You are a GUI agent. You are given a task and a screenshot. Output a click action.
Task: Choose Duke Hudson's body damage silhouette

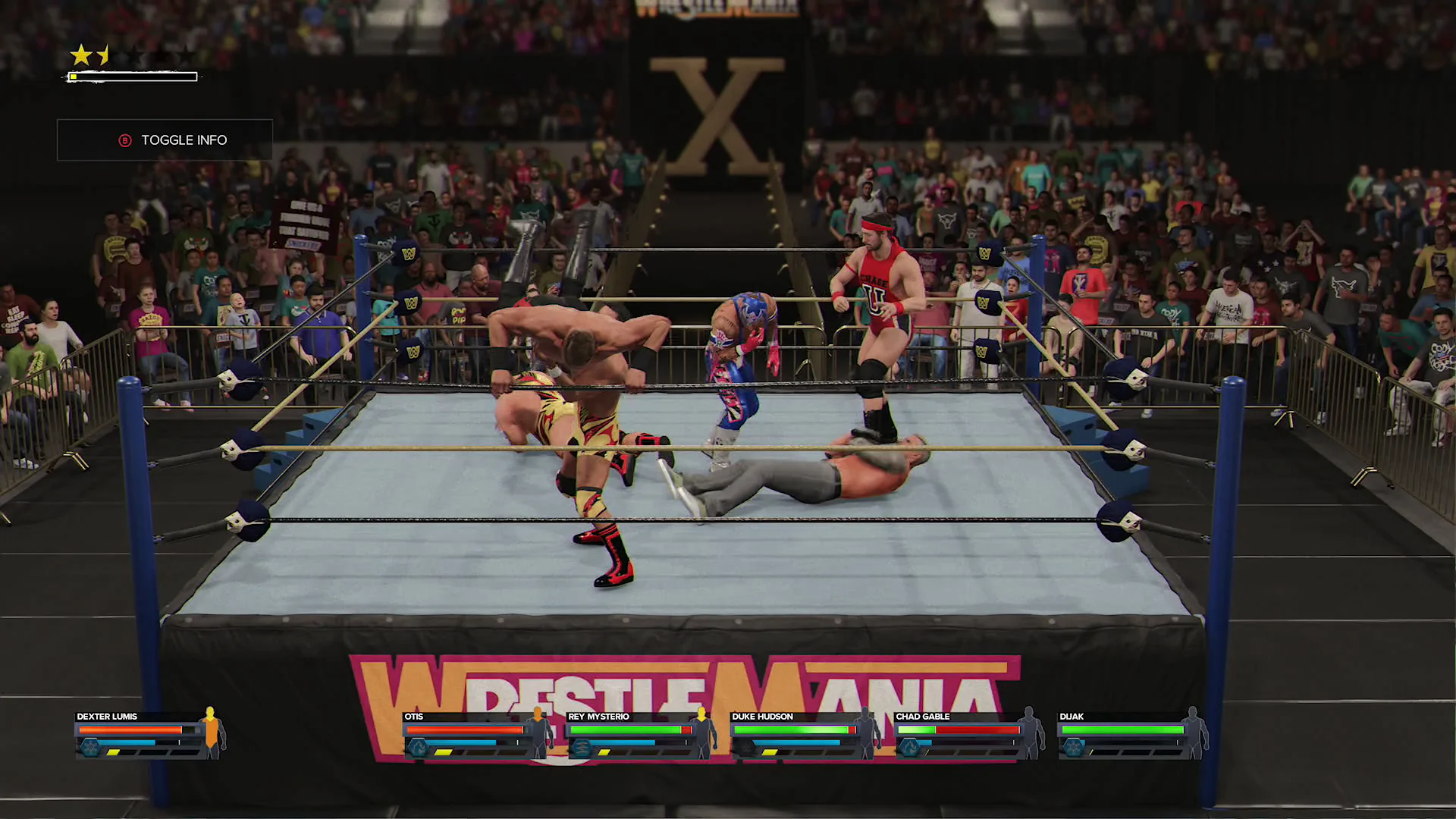pyautogui.click(x=866, y=733)
